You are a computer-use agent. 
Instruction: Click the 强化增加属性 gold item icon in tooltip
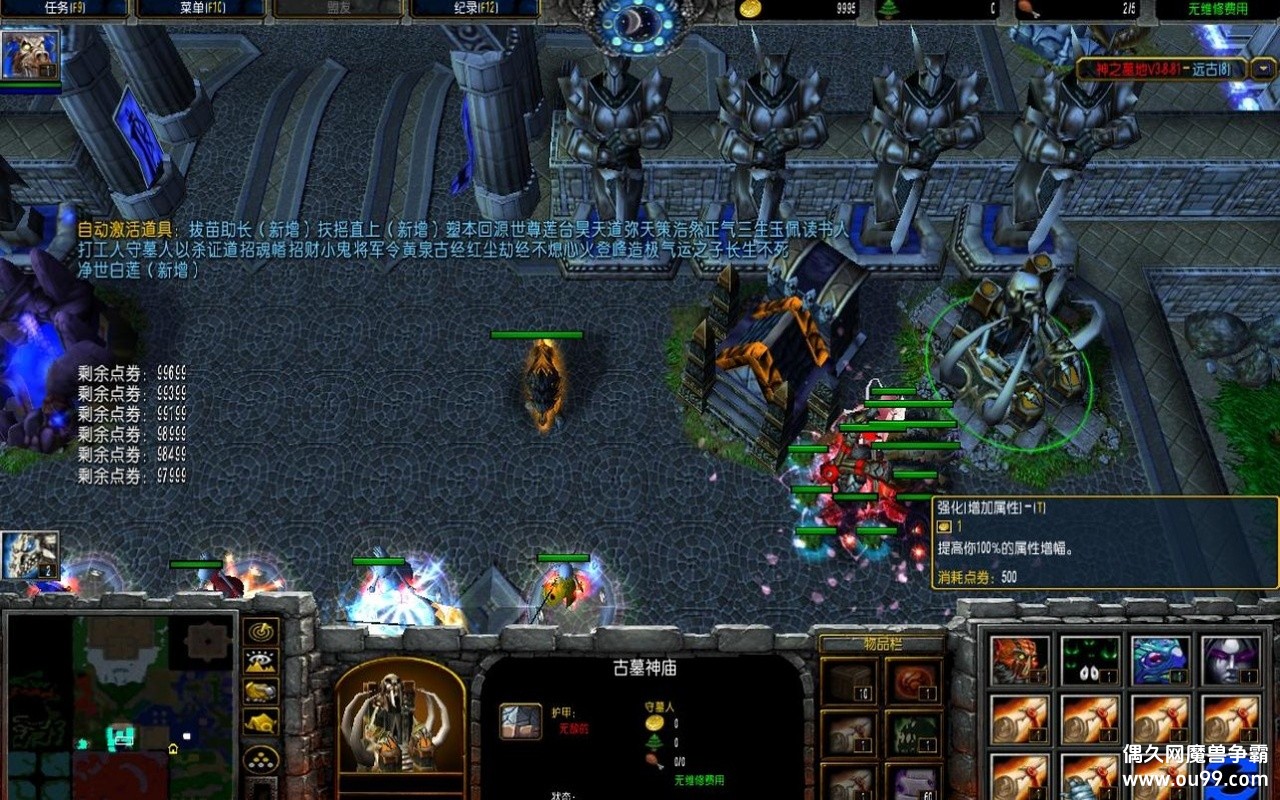[x=944, y=524]
